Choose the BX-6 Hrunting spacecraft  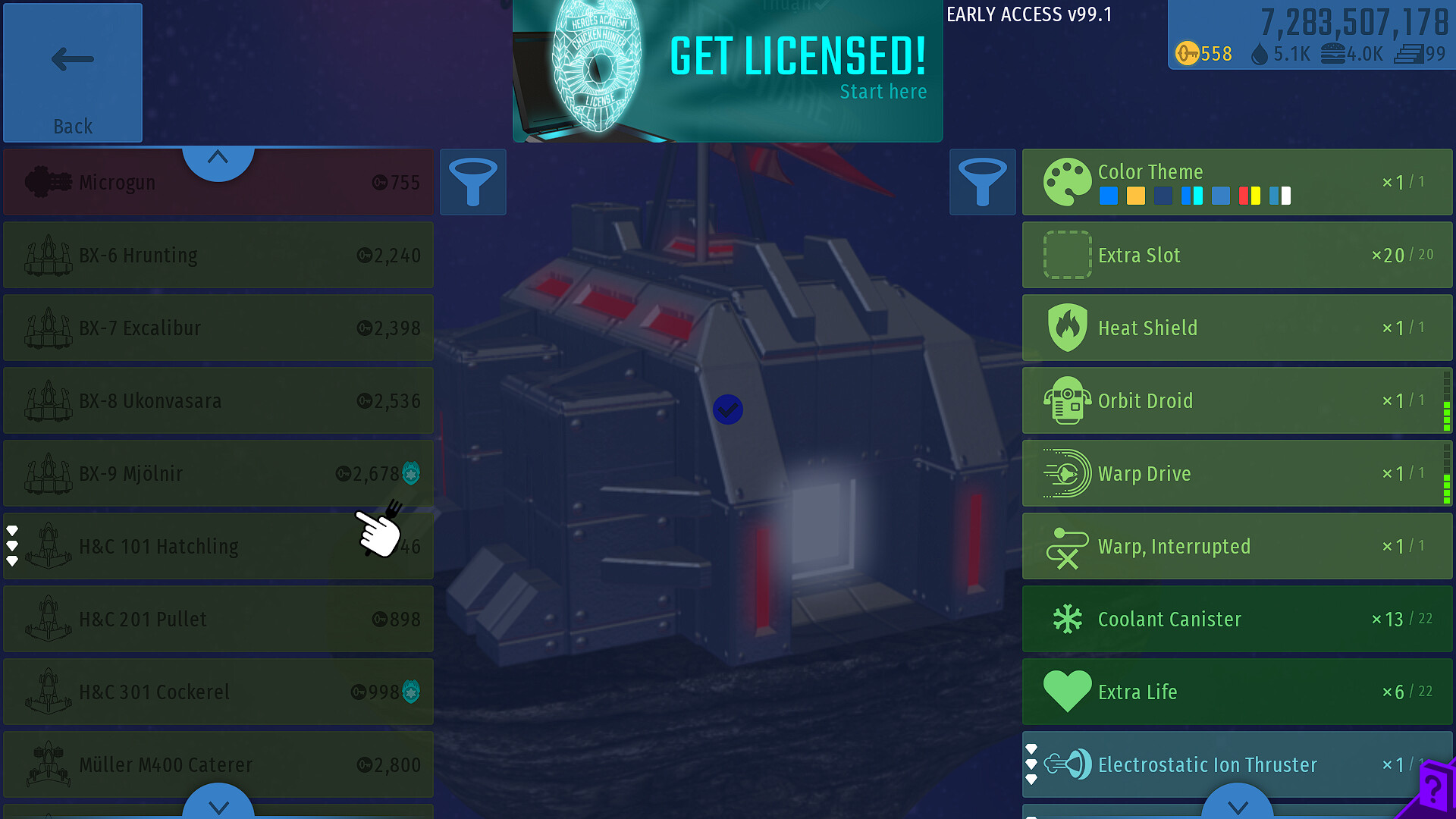click(x=218, y=255)
